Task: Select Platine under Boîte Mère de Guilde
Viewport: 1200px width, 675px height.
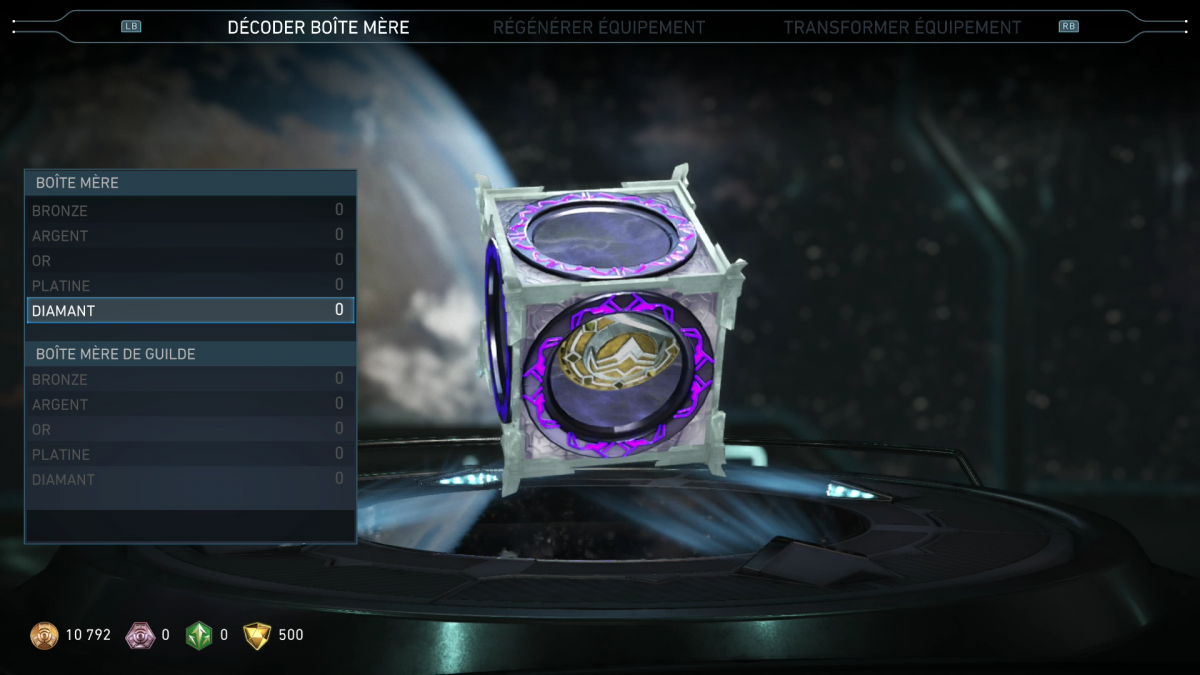Action: (190, 455)
